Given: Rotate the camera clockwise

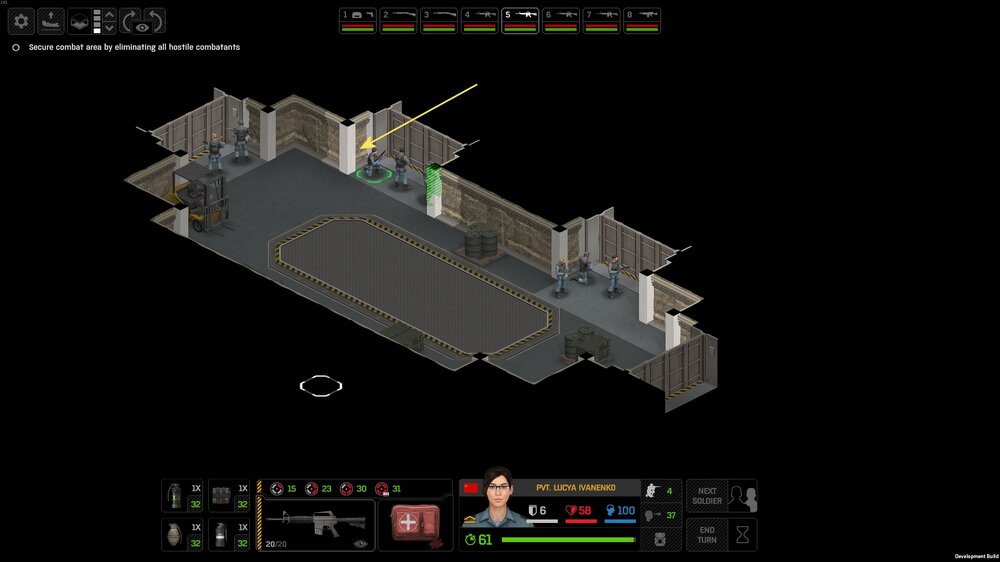Looking at the screenshot, I should pos(132,20).
